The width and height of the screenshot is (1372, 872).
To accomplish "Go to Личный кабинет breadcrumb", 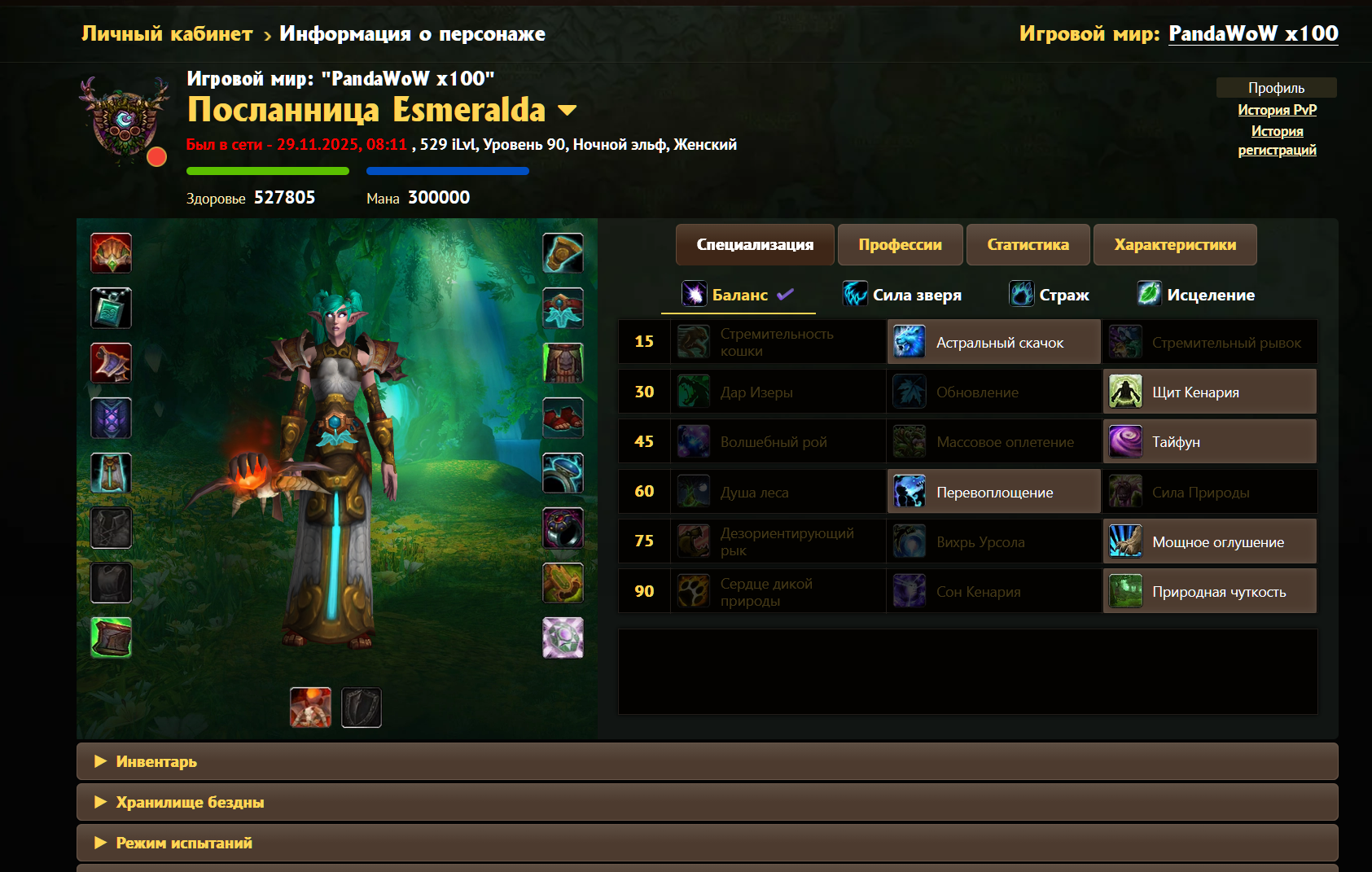I will [x=167, y=34].
